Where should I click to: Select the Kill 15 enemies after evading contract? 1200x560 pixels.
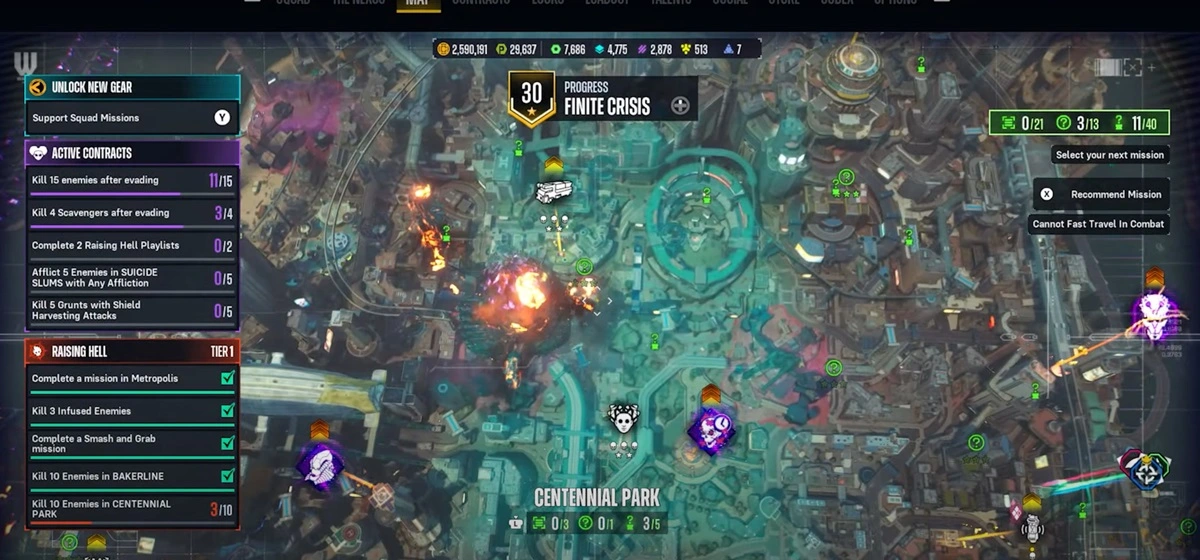coord(131,180)
